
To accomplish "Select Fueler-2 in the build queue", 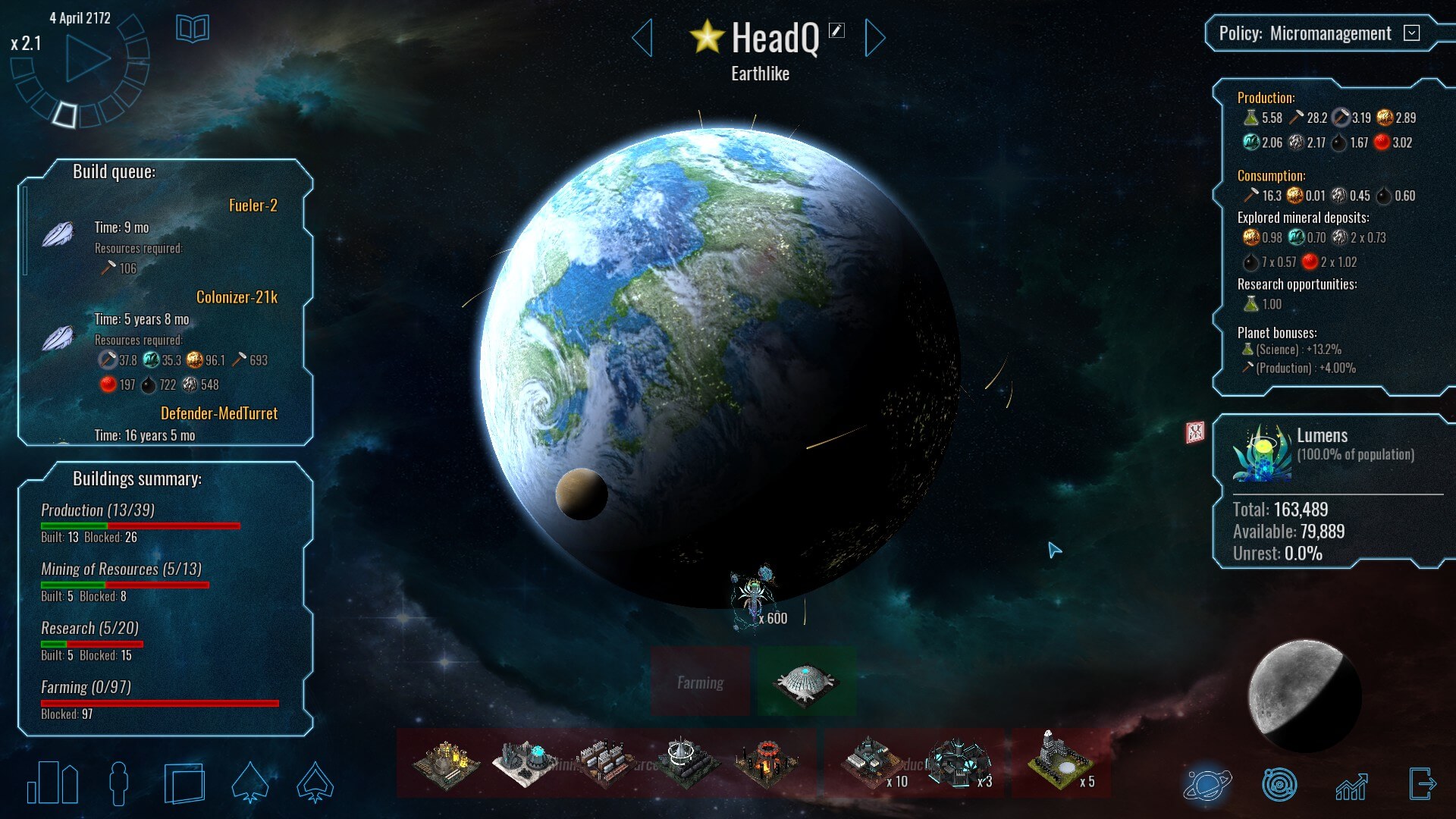I will click(253, 206).
